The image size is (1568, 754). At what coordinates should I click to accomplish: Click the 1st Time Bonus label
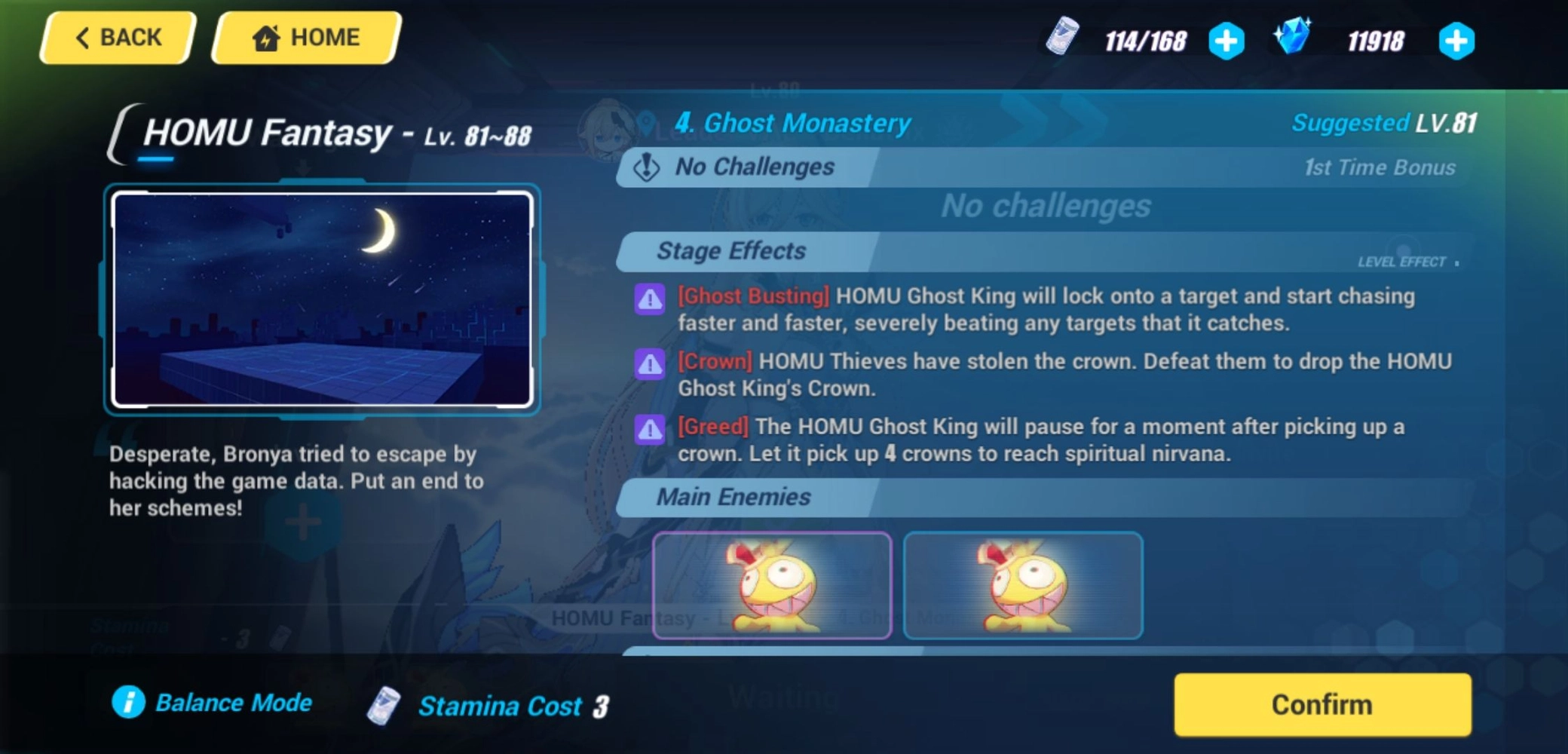pyautogui.click(x=1380, y=167)
